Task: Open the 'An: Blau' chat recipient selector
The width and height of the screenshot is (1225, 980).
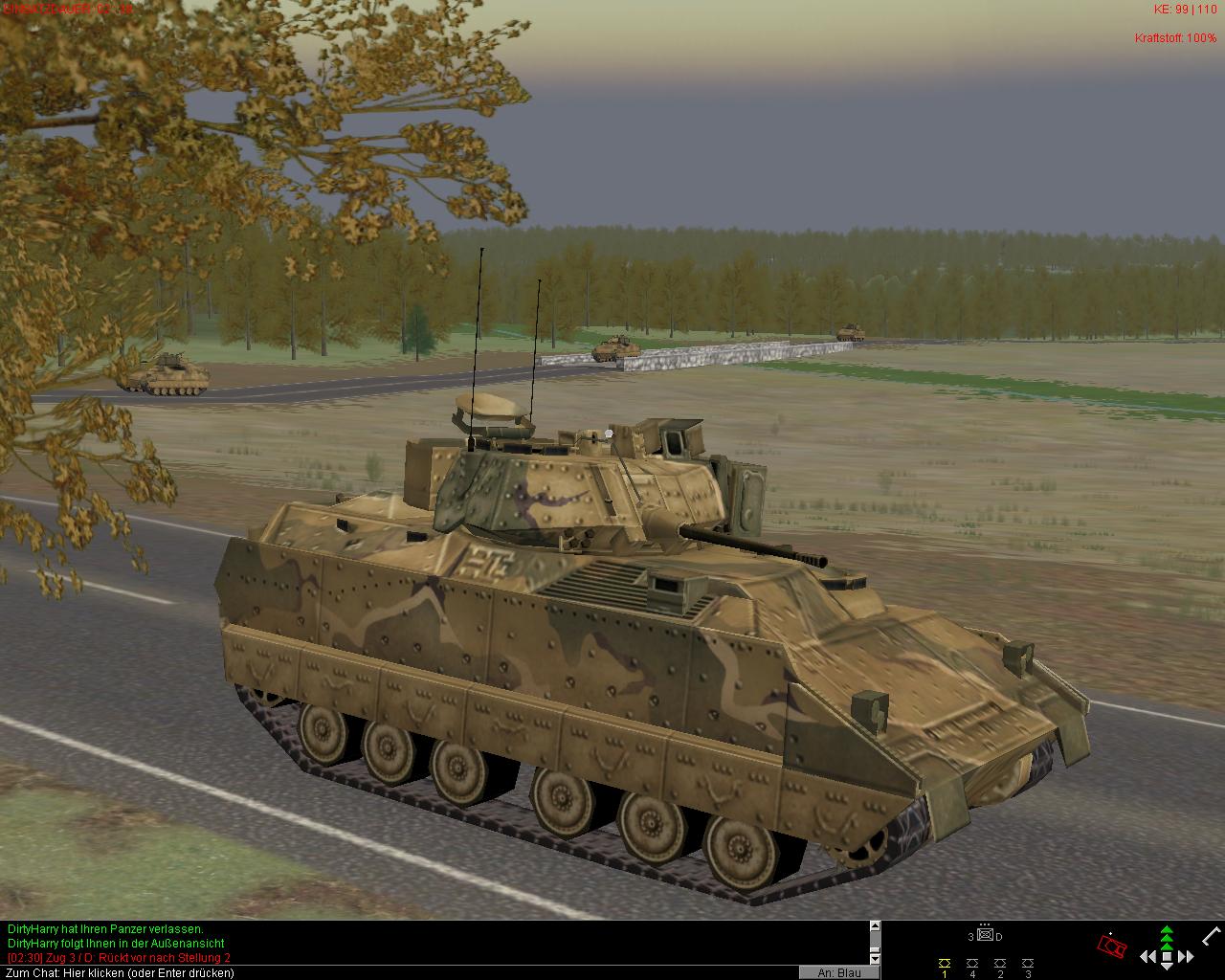Action: (x=838, y=972)
